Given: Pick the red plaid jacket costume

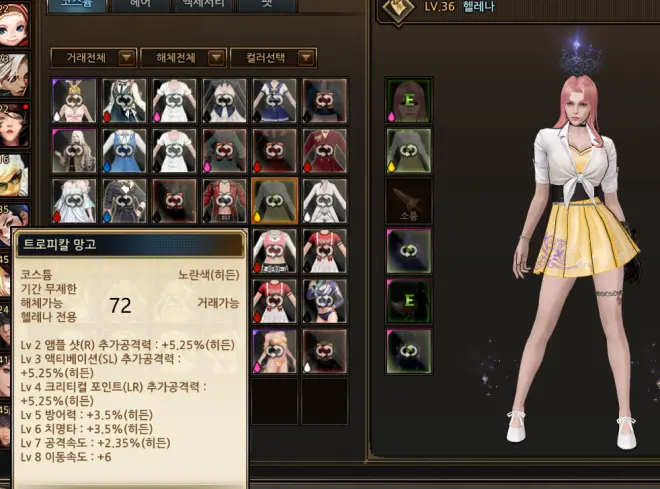Looking at the screenshot, I should point(224,200).
